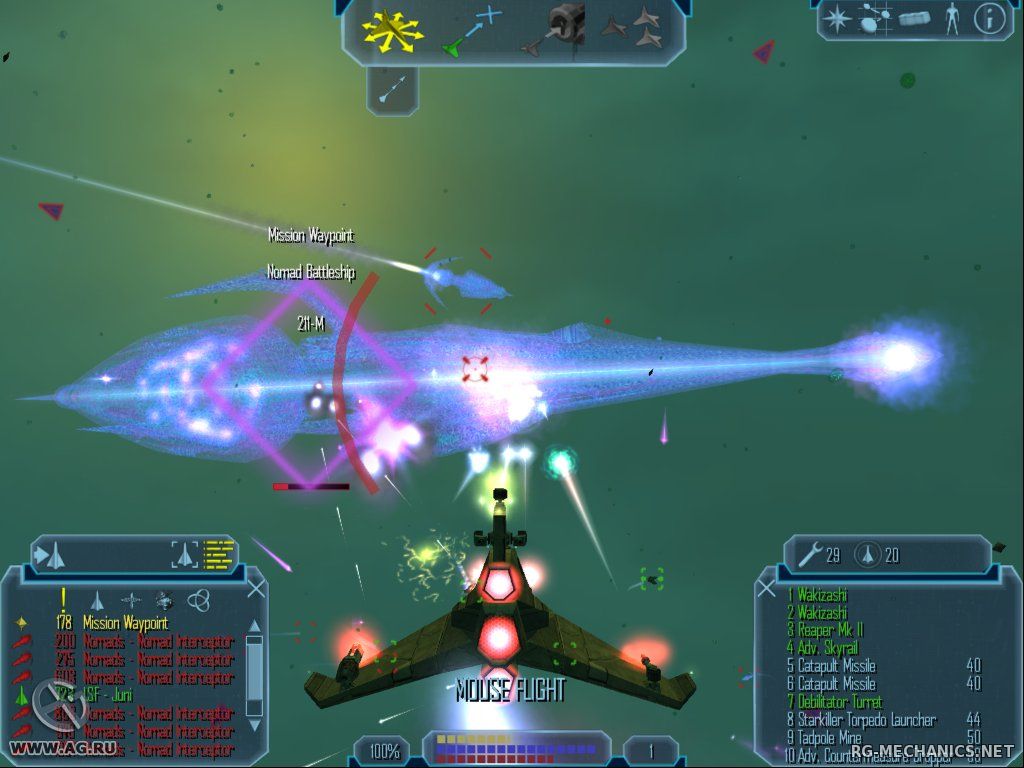Activate the yellow Free Flight maneuver icon
The height and width of the screenshot is (768, 1024).
(392, 30)
